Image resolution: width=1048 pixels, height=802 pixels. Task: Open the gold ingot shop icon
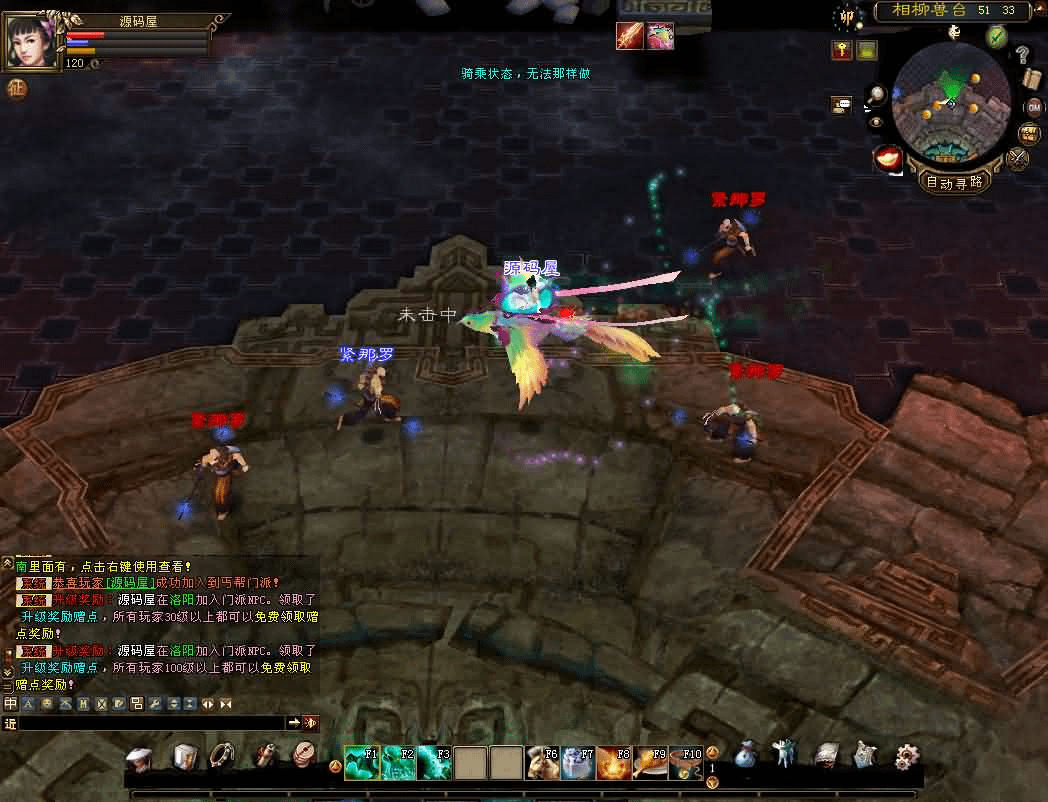click(x=888, y=158)
